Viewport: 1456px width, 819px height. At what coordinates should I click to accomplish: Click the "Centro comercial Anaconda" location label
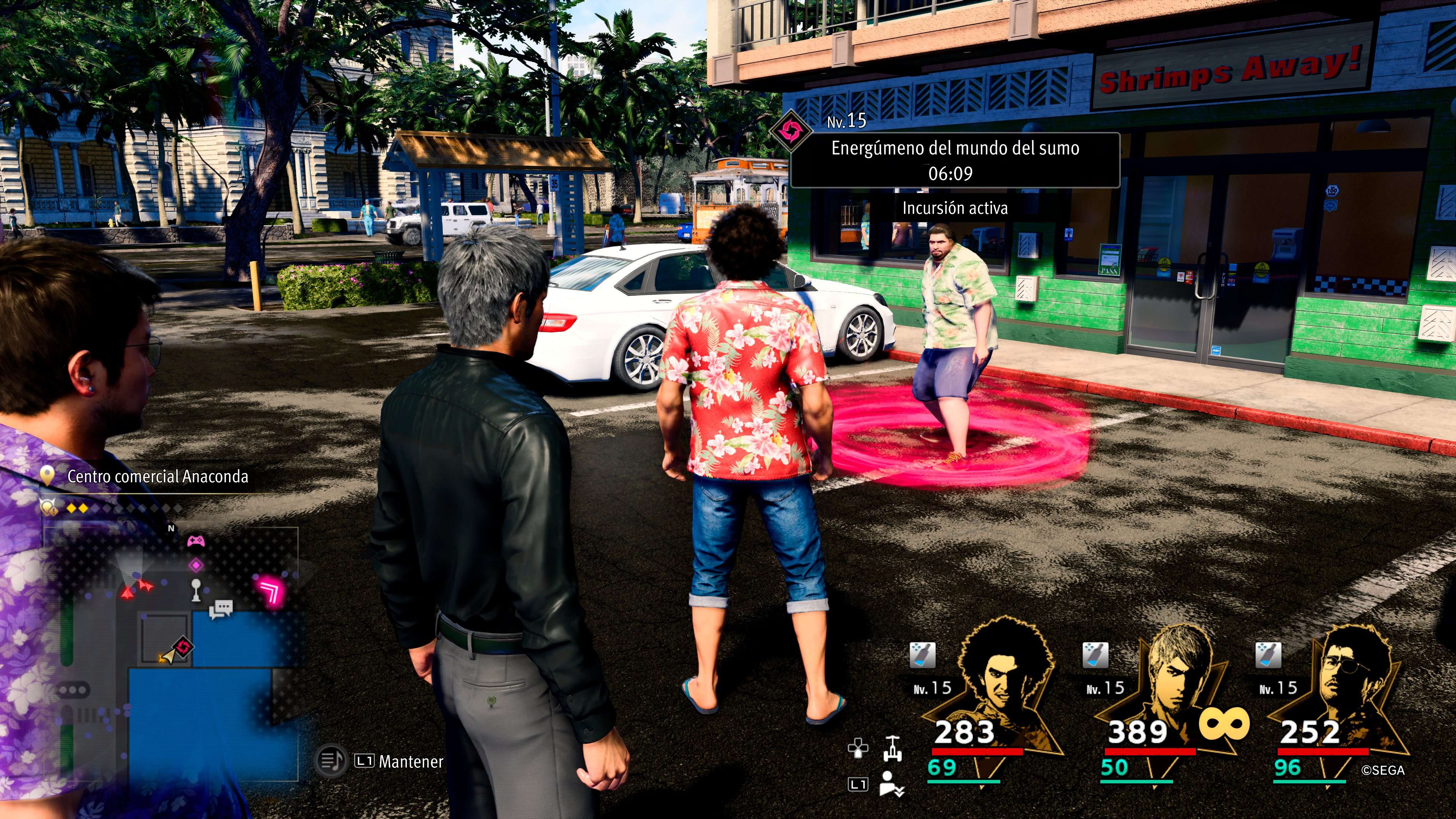pos(158,477)
